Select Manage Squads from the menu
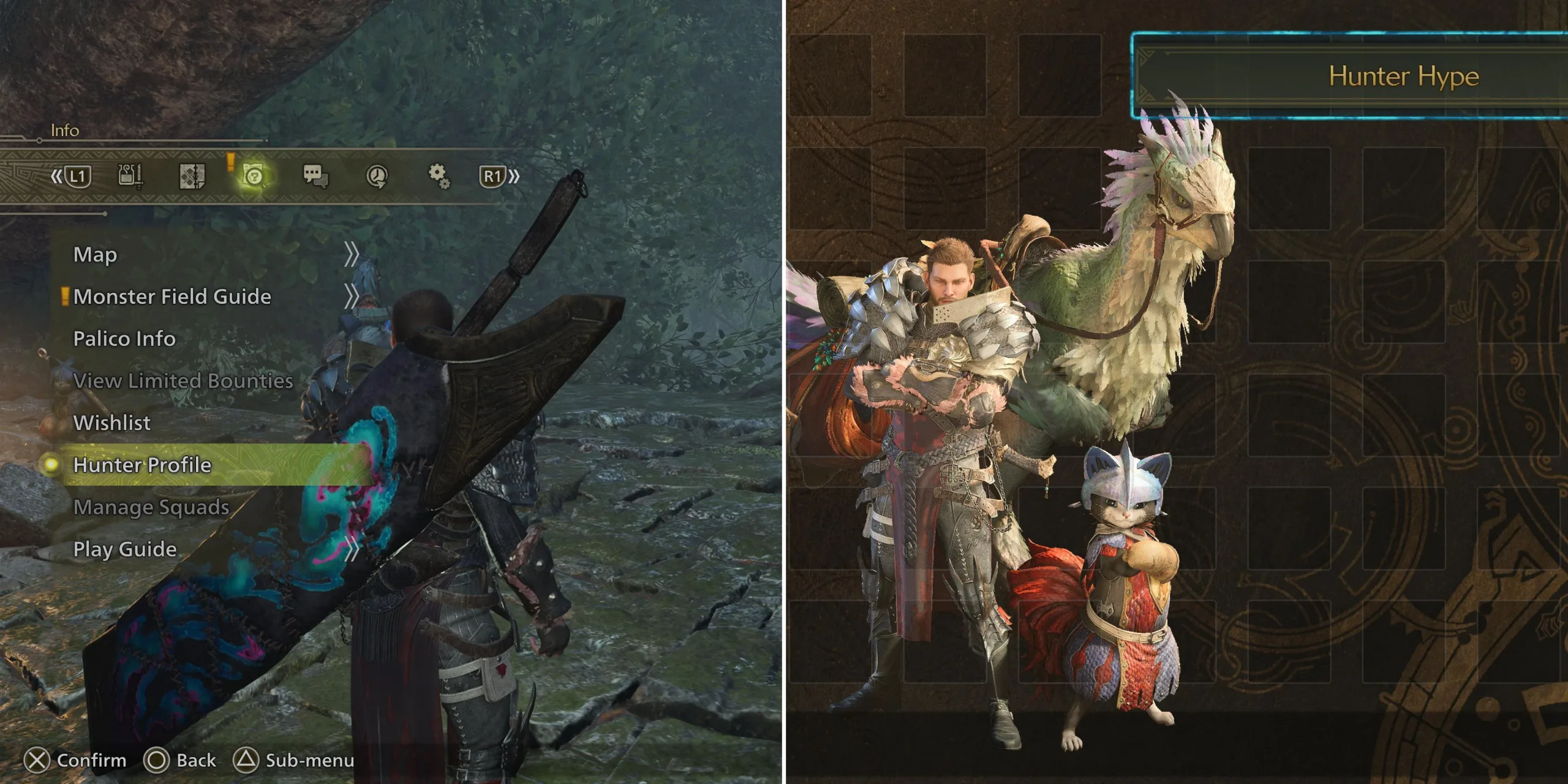 click(151, 507)
